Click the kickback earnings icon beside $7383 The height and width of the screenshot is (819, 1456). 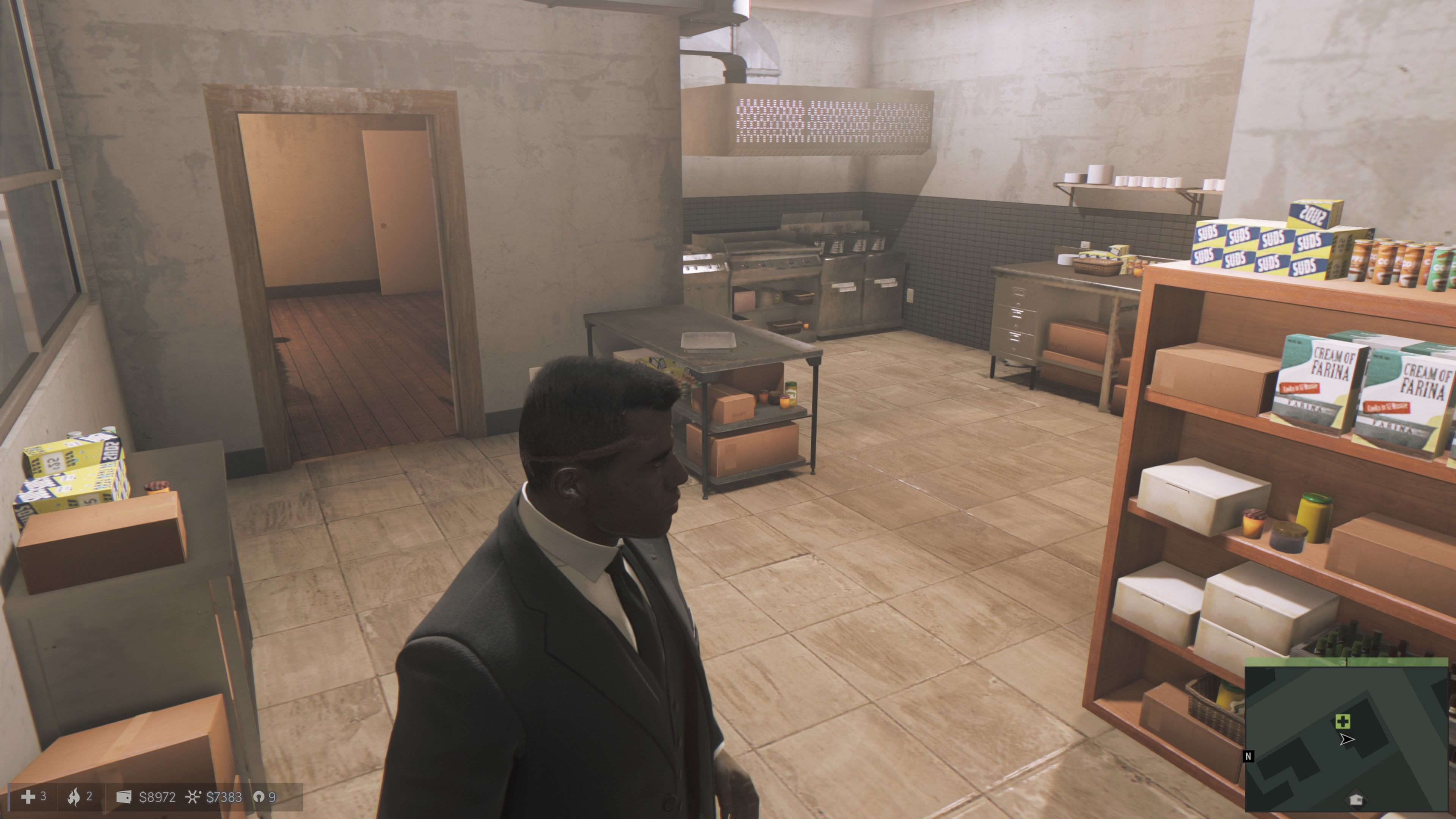(193, 797)
